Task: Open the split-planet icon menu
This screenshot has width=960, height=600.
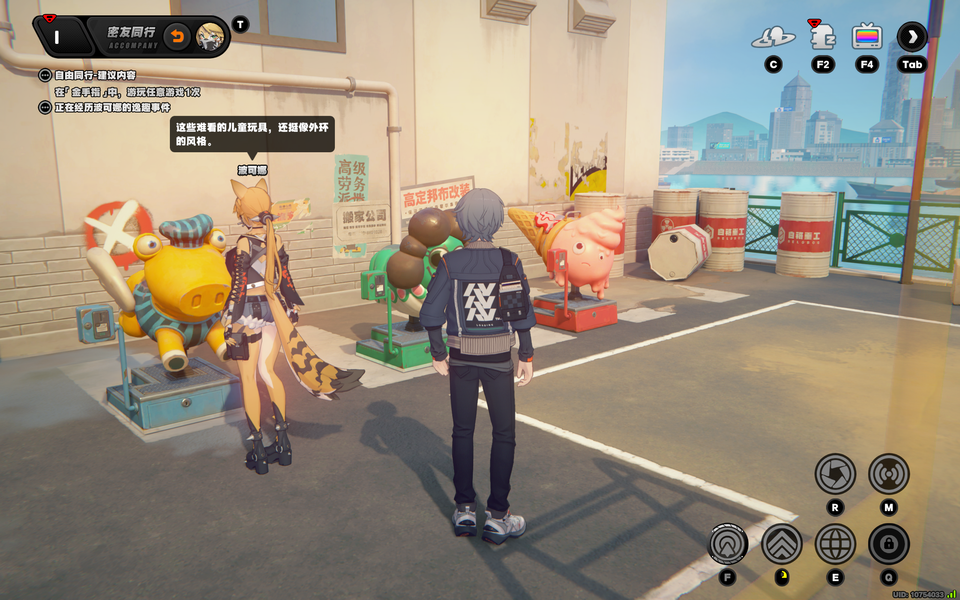Action: point(773,38)
